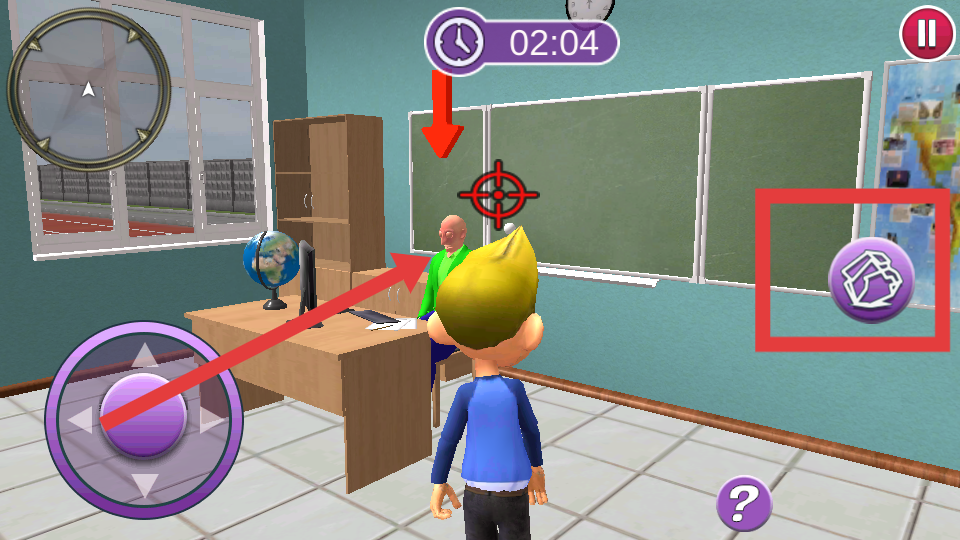This screenshot has width=960, height=540.
Task: Tap the purple joystick center knob
Action: pos(145,415)
